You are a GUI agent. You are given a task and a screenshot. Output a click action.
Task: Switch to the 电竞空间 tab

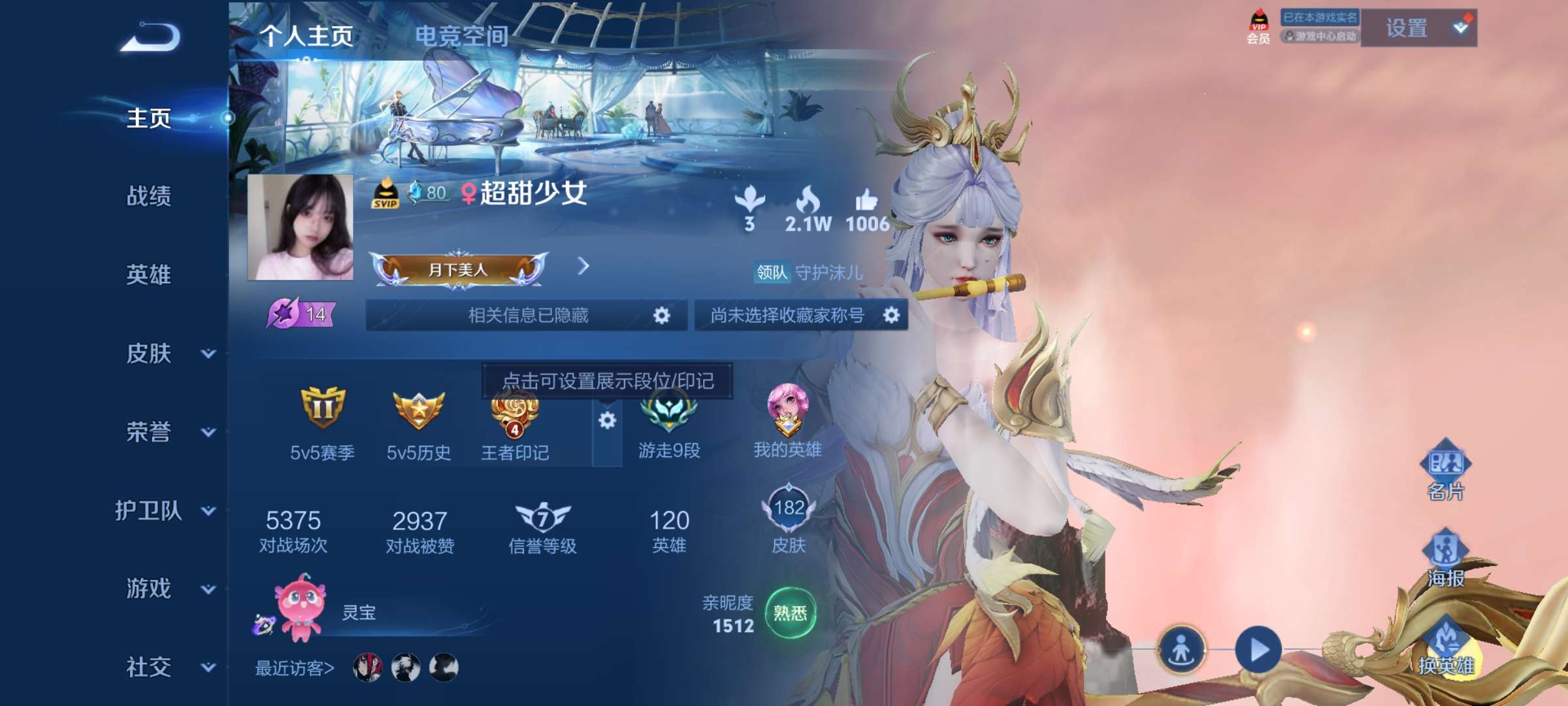[x=461, y=36]
